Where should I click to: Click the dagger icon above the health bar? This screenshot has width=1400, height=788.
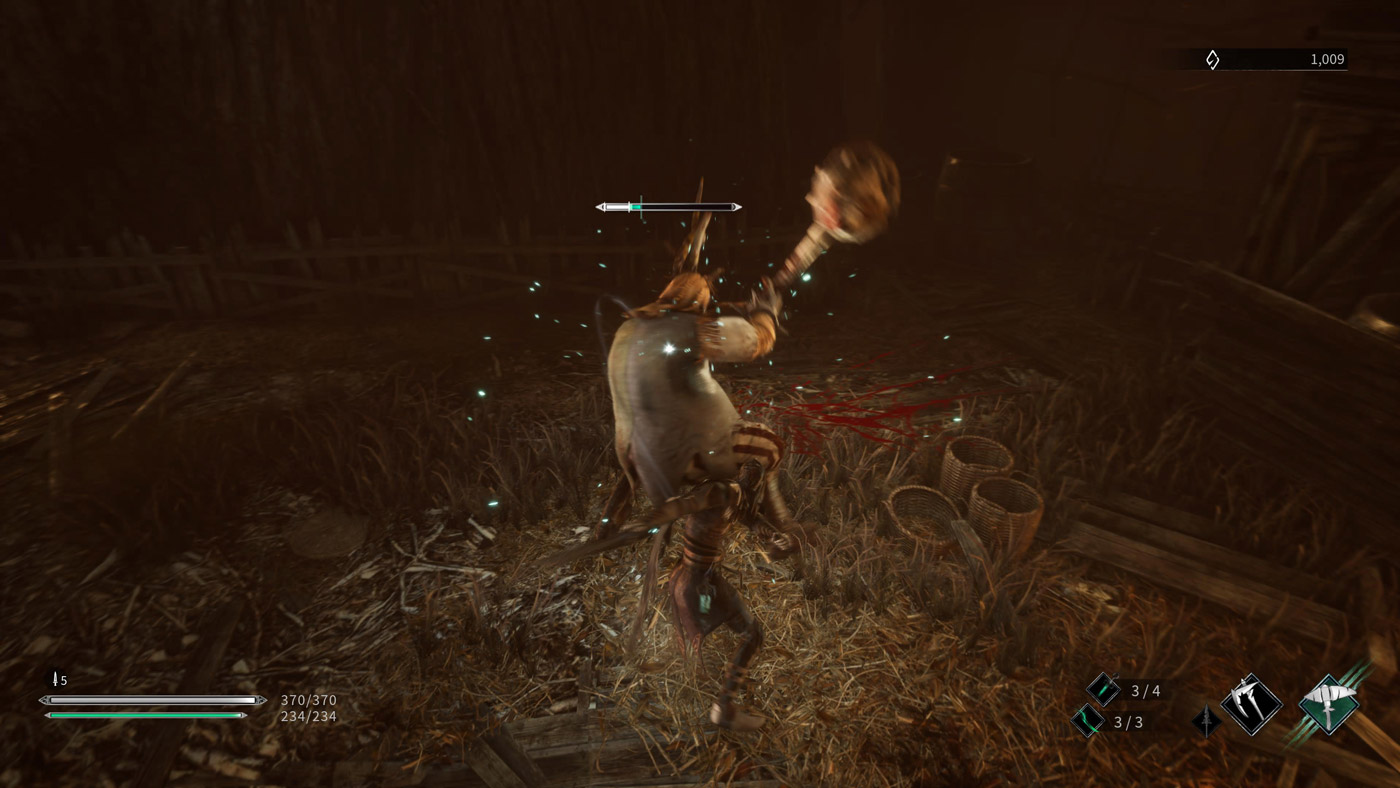tap(54, 679)
